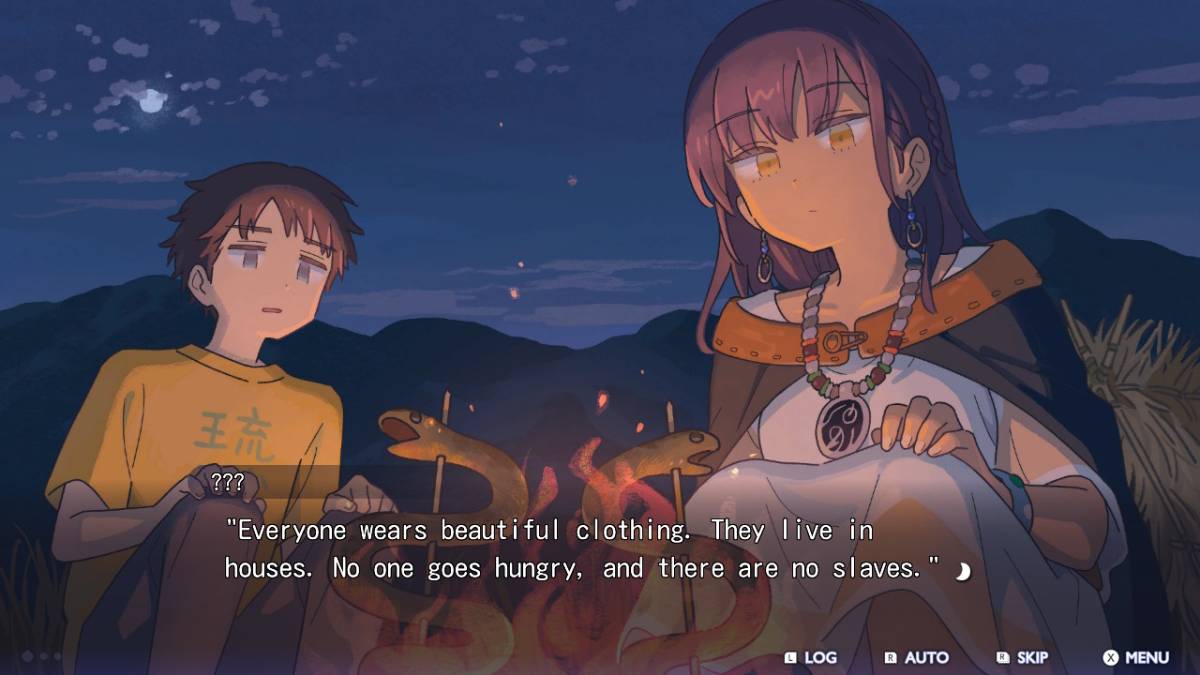This screenshot has width=1200, height=675.
Task: Advance dialogue via the crescent moon indicator
Action: (963, 571)
